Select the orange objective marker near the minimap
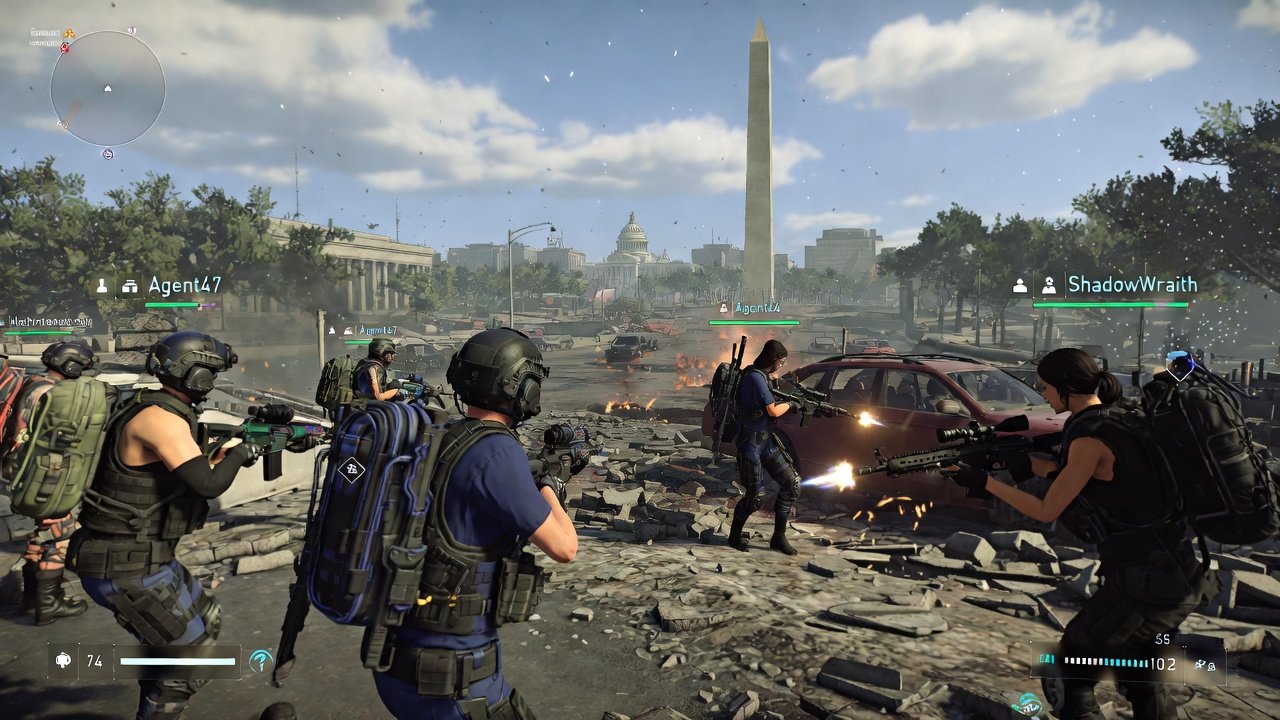The width and height of the screenshot is (1280, 720). point(69,33)
